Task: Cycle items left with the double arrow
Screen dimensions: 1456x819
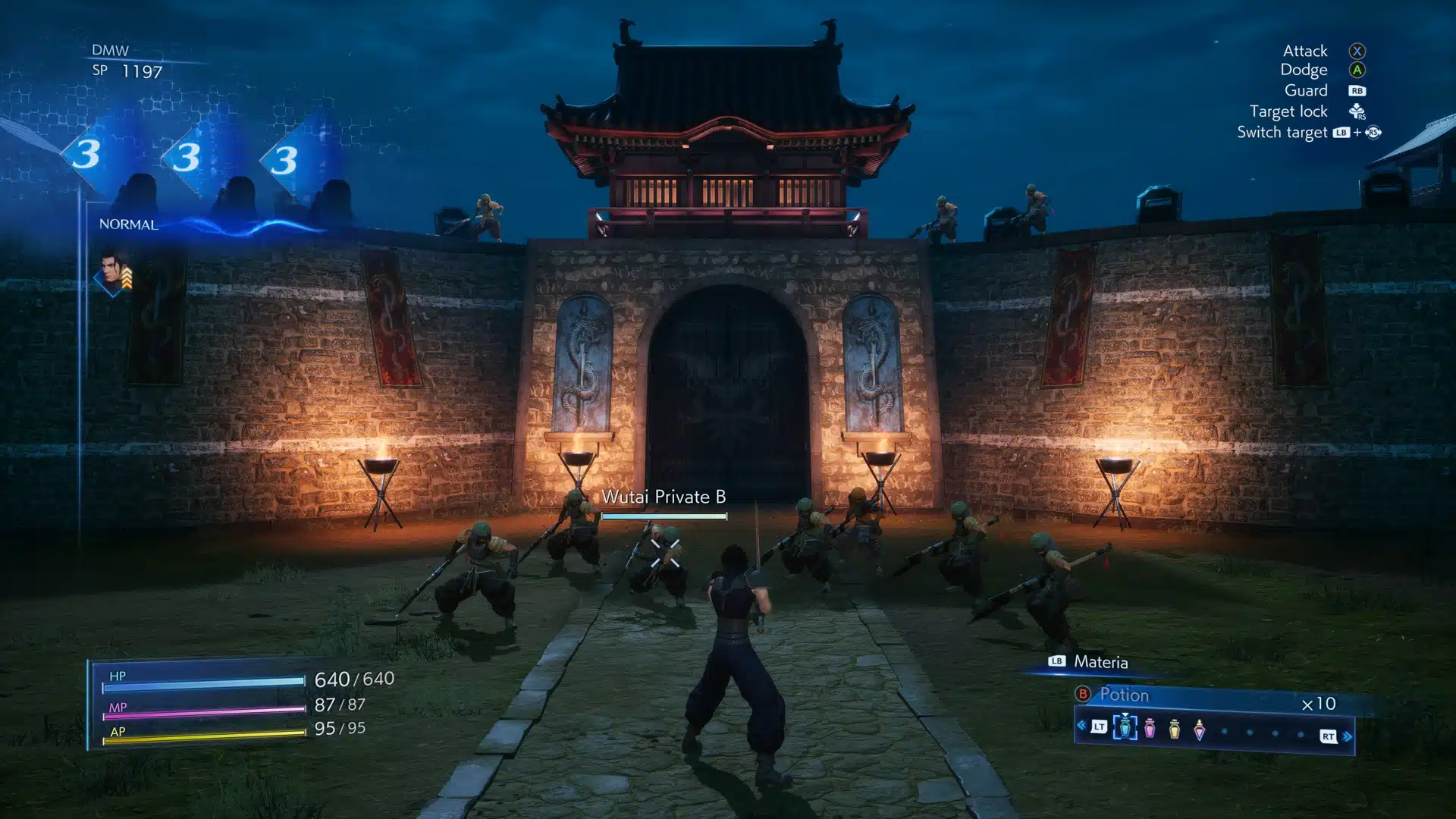Action: (x=1081, y=726)
